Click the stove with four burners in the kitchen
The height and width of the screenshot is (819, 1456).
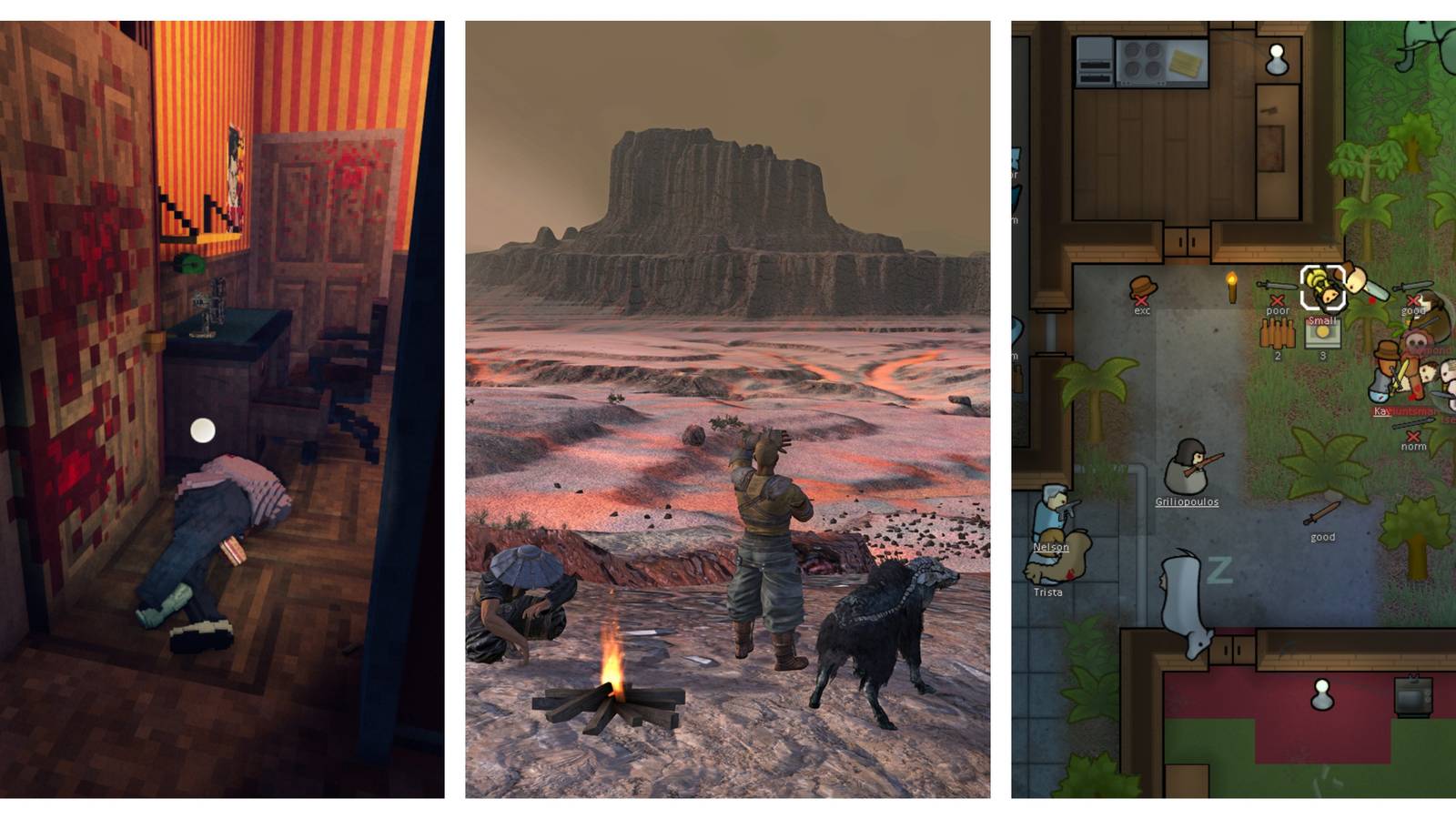(1142, 57)
